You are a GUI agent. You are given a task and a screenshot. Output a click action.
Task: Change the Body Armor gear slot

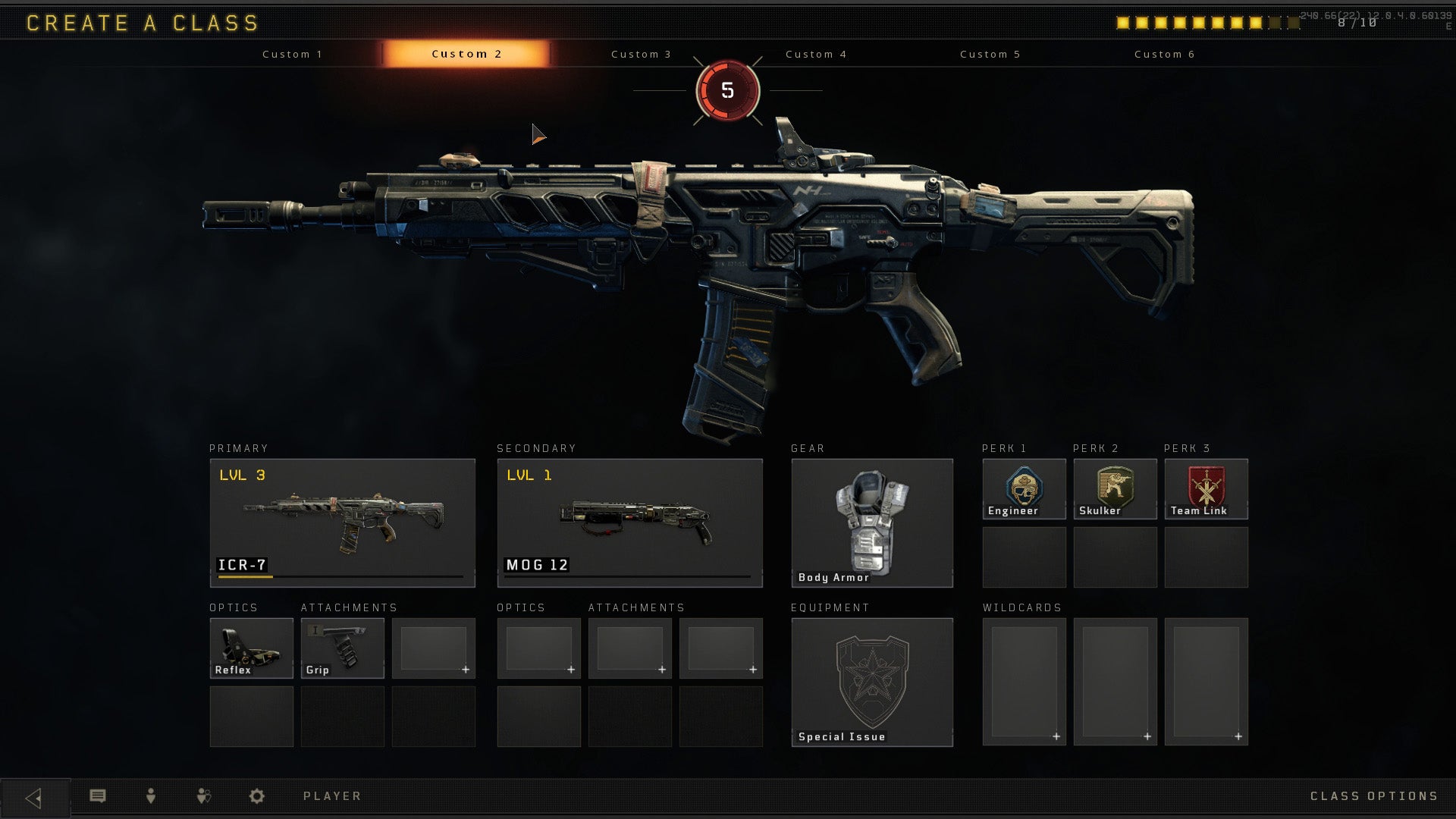tap(872, 522)
